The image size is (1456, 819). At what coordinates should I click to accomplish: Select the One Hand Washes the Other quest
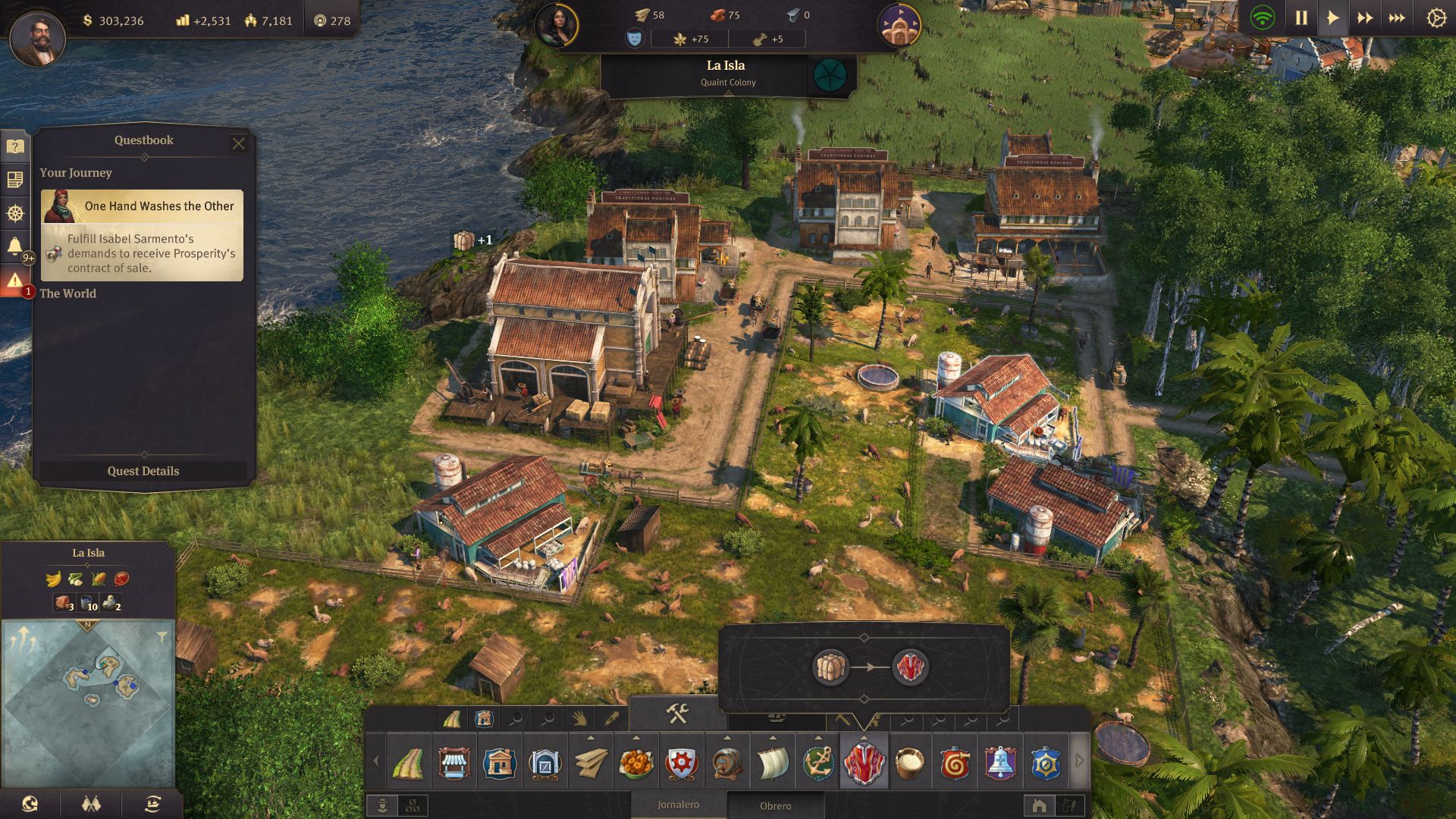click(143, 236)
